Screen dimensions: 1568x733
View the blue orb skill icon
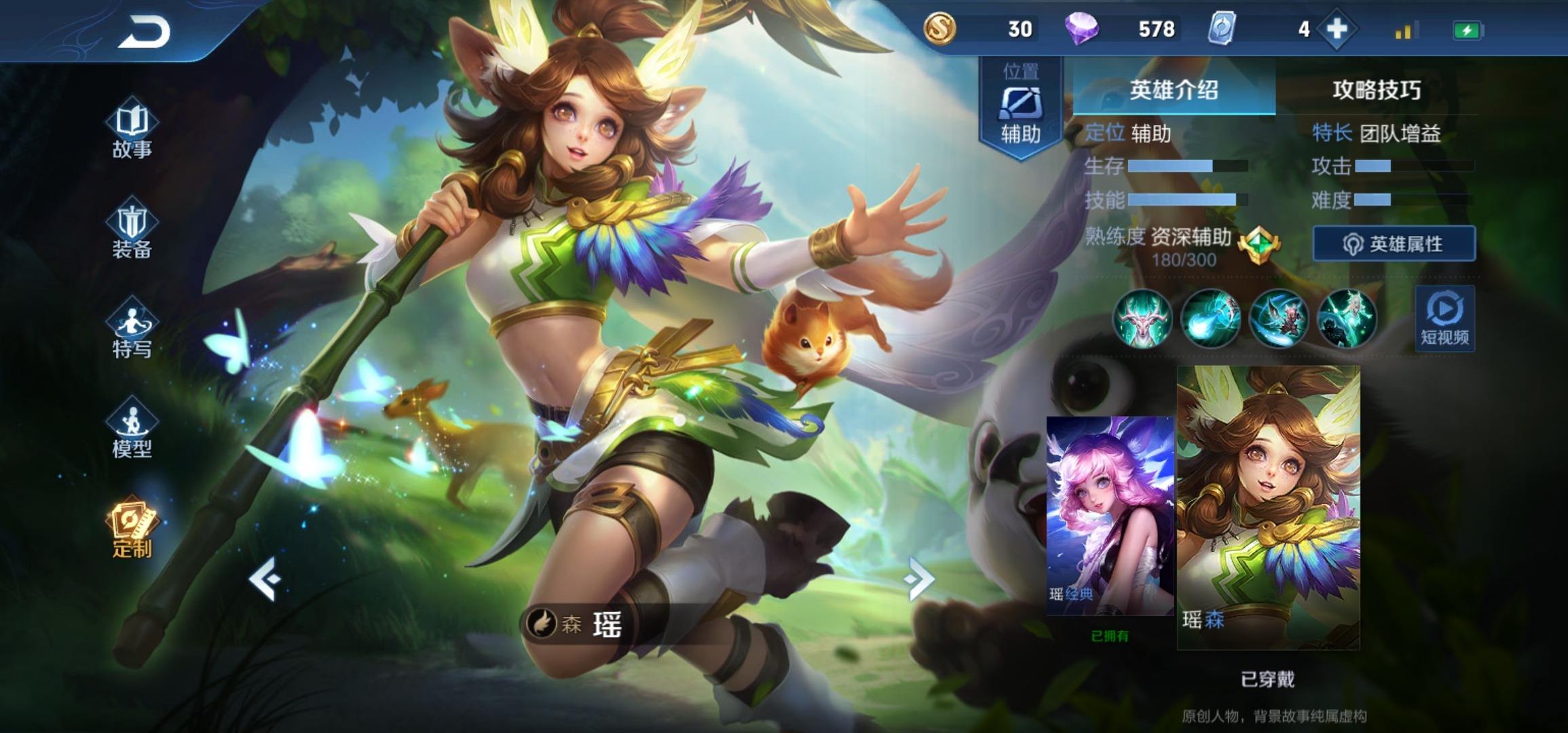pos(1210,318)
